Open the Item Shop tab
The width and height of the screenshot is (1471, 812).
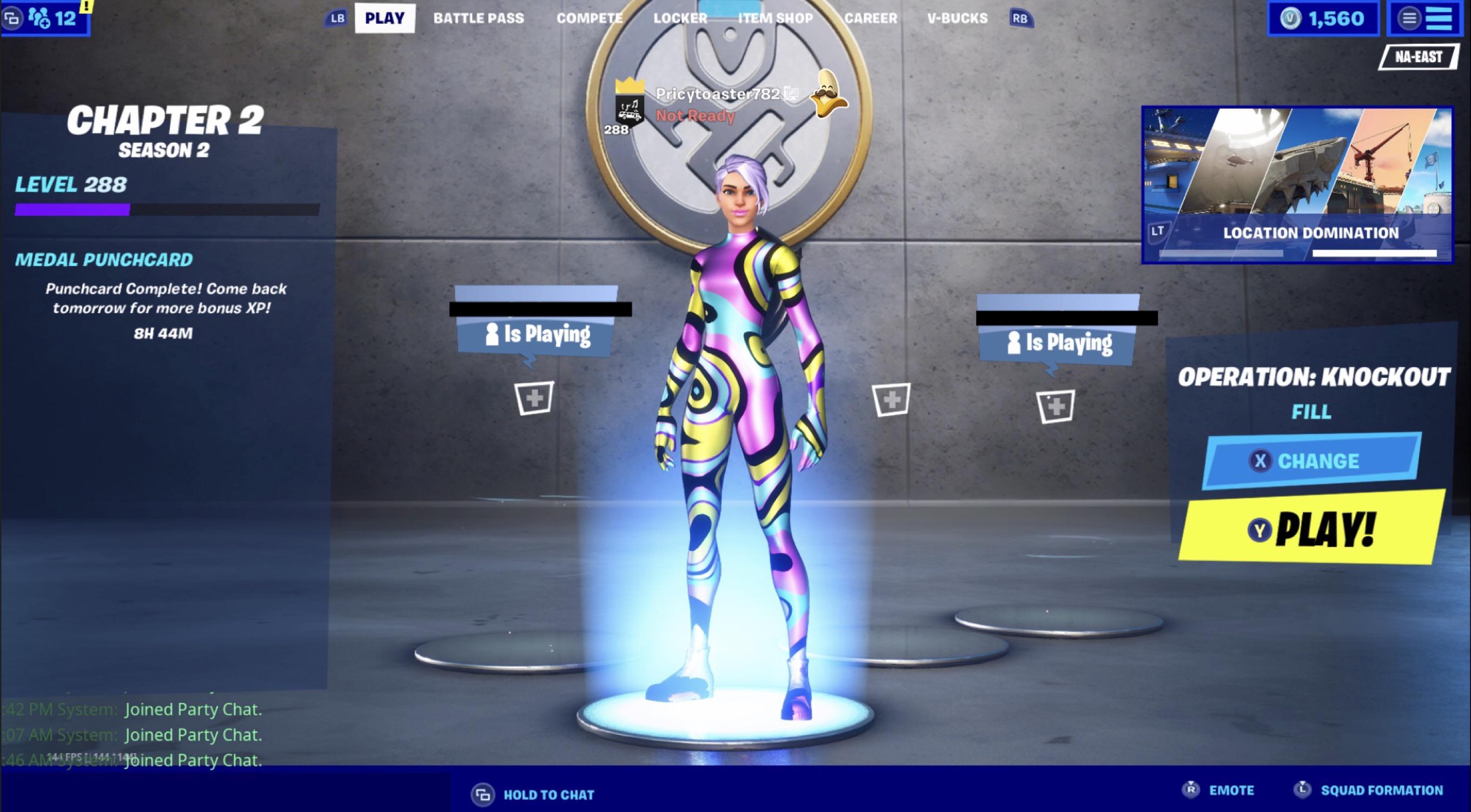(776, 18)
